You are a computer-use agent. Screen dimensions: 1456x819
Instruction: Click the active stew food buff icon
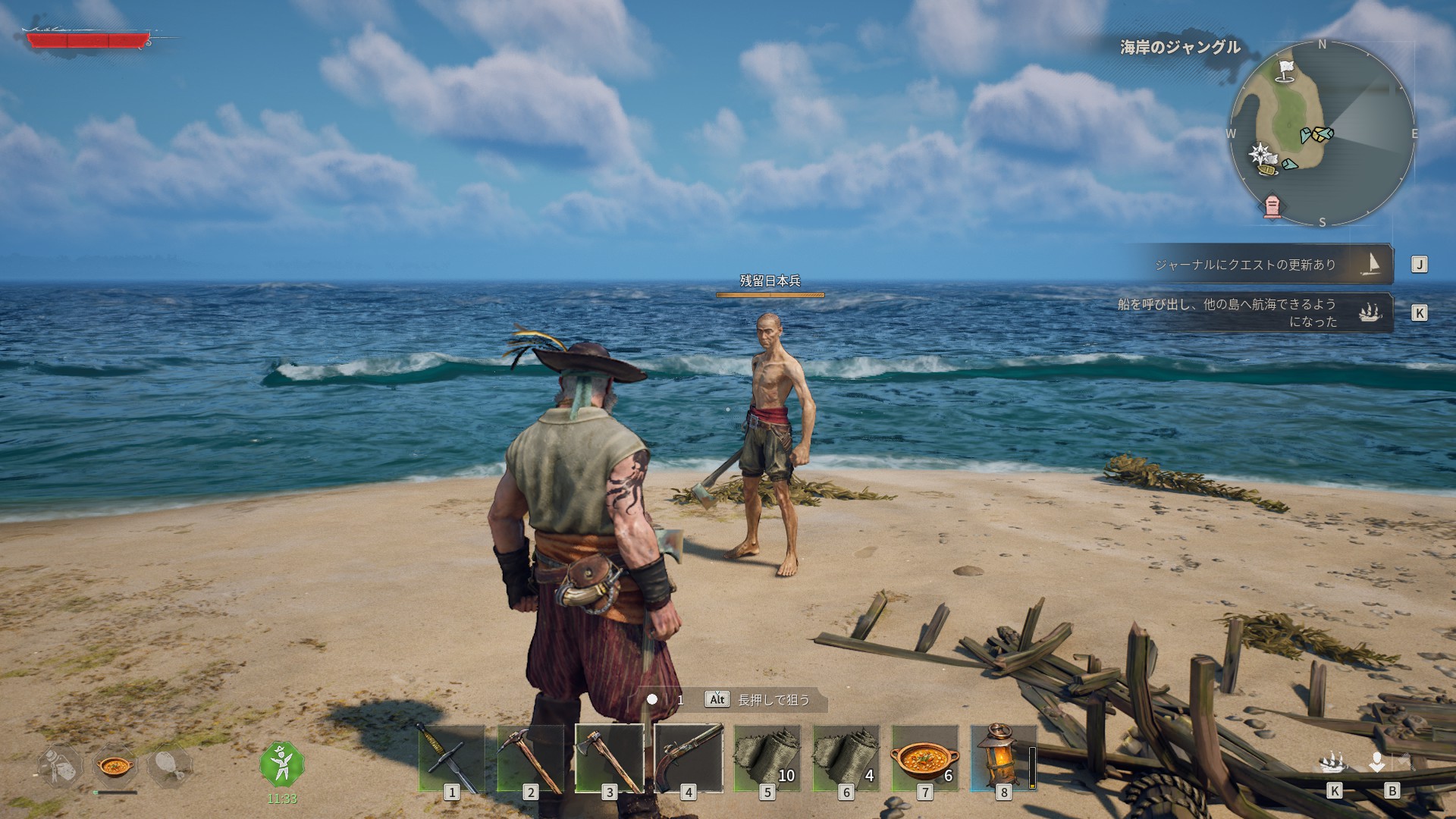[x=115, y=767]
